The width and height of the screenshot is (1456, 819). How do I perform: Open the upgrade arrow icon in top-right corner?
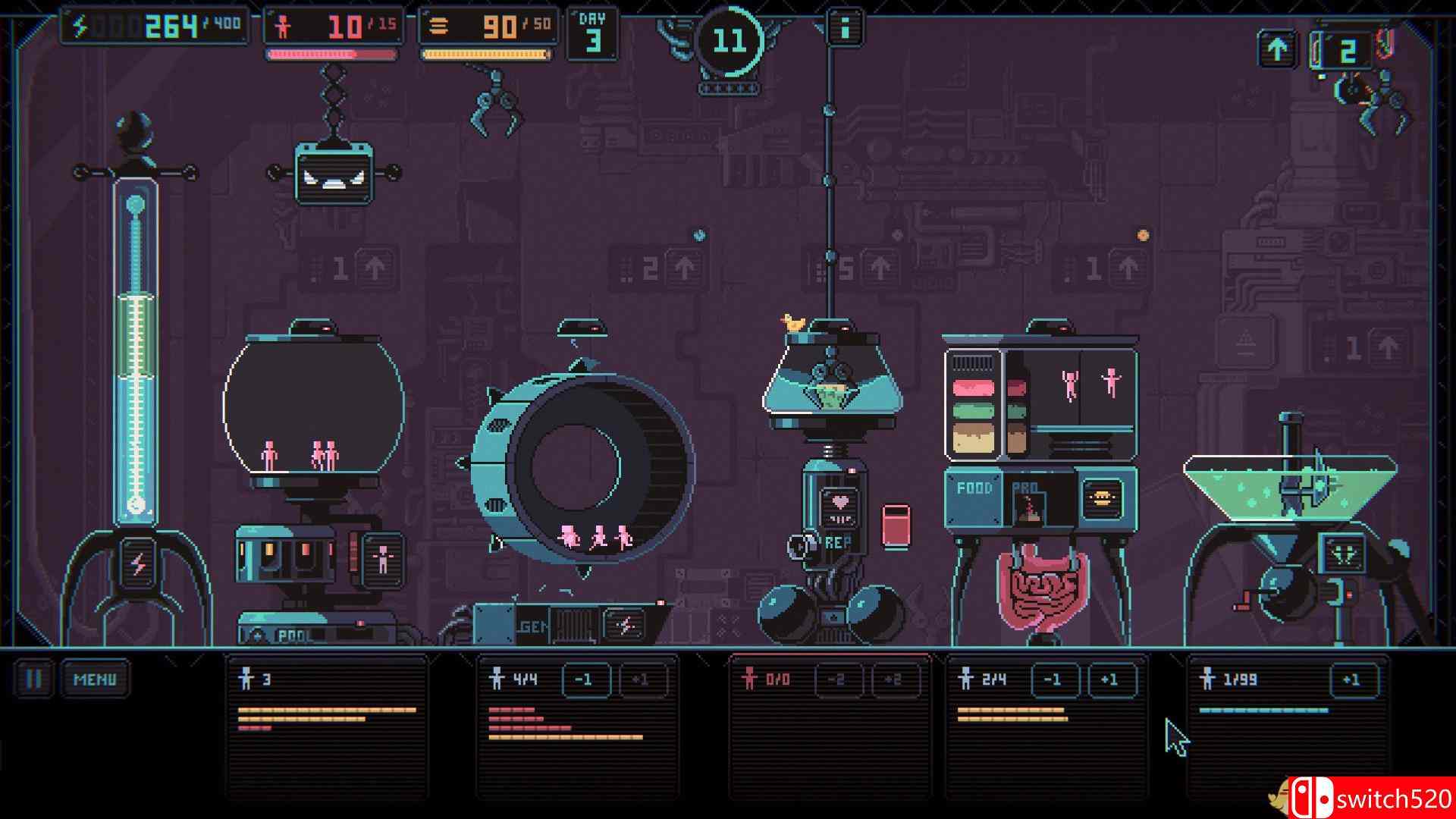pos(1278,47)
